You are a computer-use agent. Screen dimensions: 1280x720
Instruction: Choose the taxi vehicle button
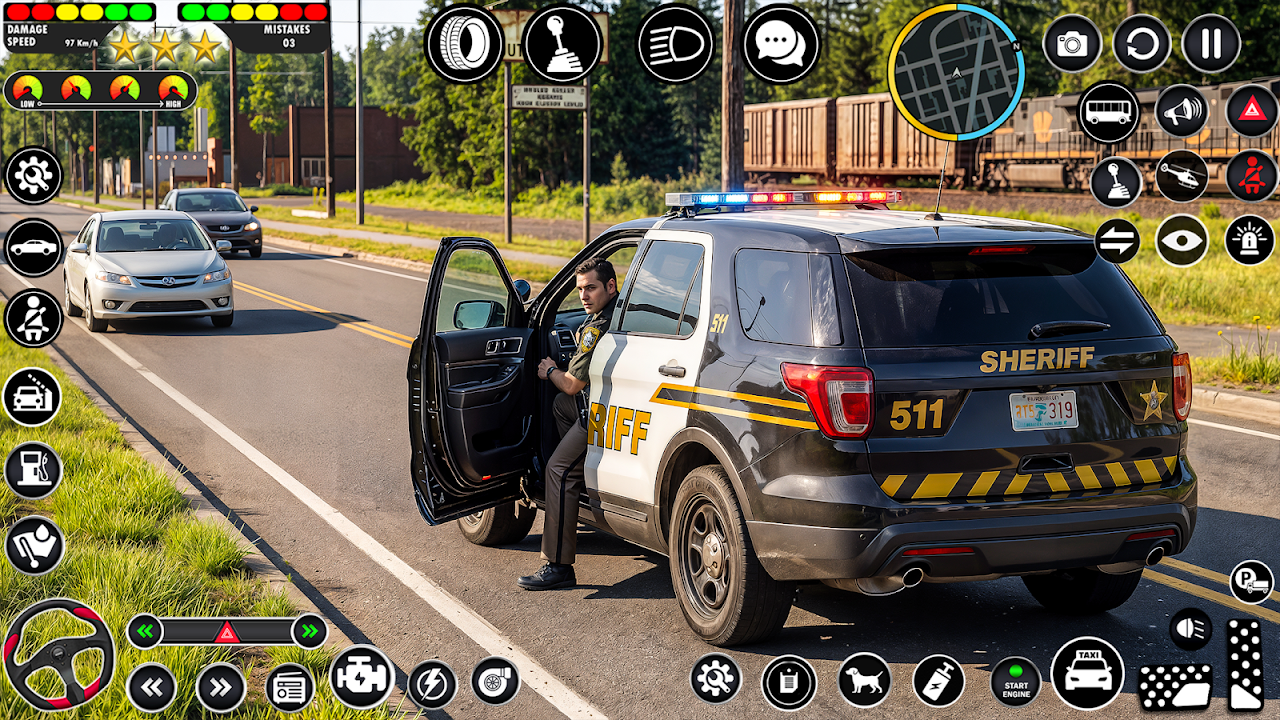tap(1088, 673)
